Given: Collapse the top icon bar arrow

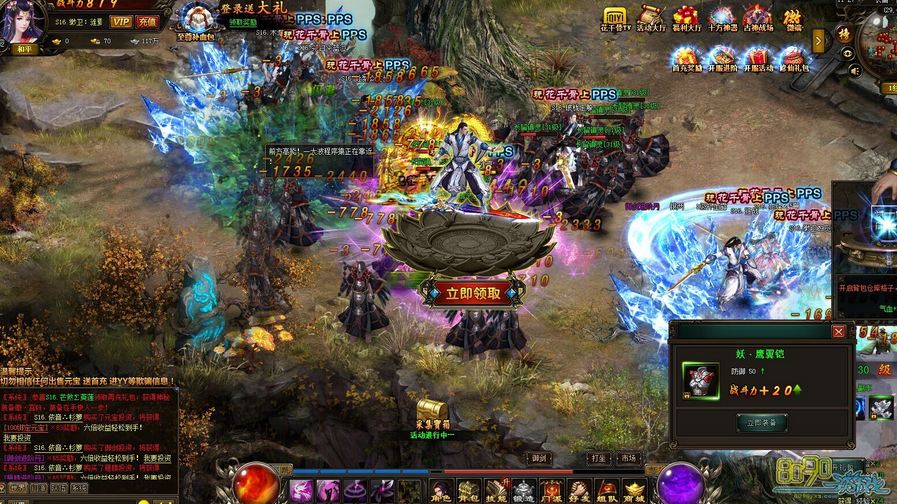Looking at the screenshot, I should (x=818, y=40).
